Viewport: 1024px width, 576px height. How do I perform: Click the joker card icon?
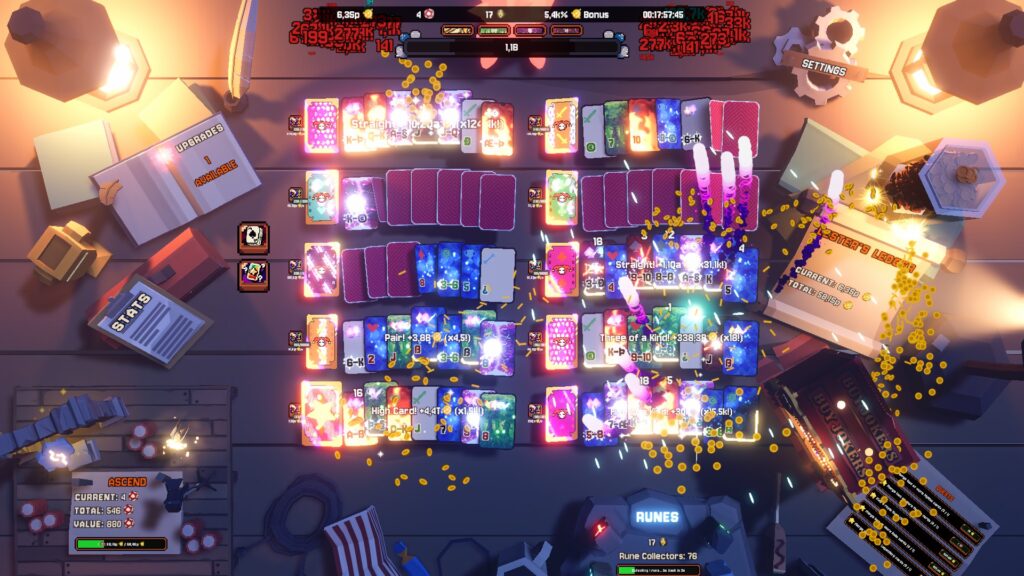point(253,275)
